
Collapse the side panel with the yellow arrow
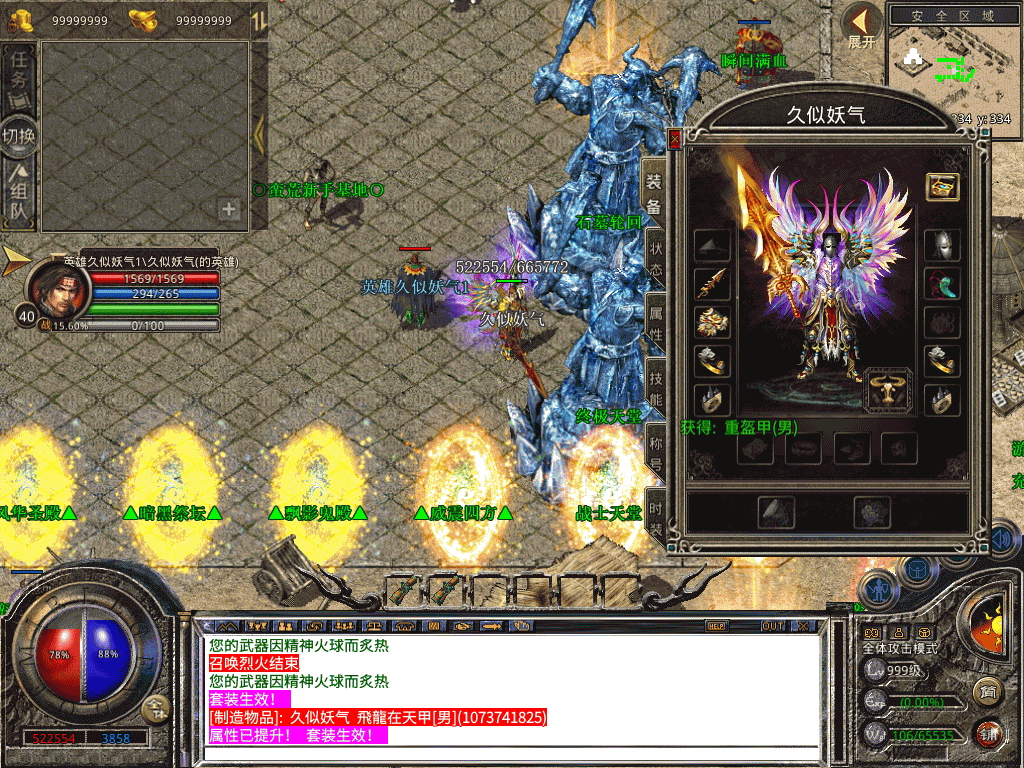(x=258, y=135)
